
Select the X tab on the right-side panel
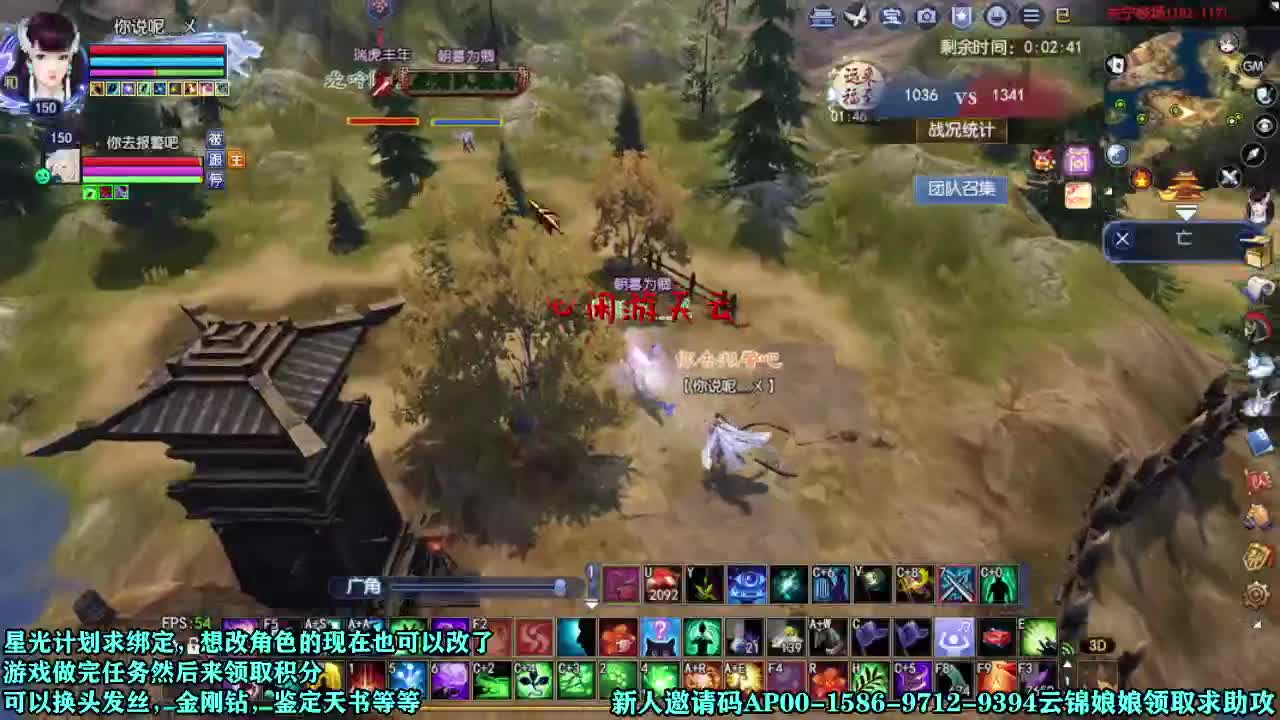point(1122,238)
